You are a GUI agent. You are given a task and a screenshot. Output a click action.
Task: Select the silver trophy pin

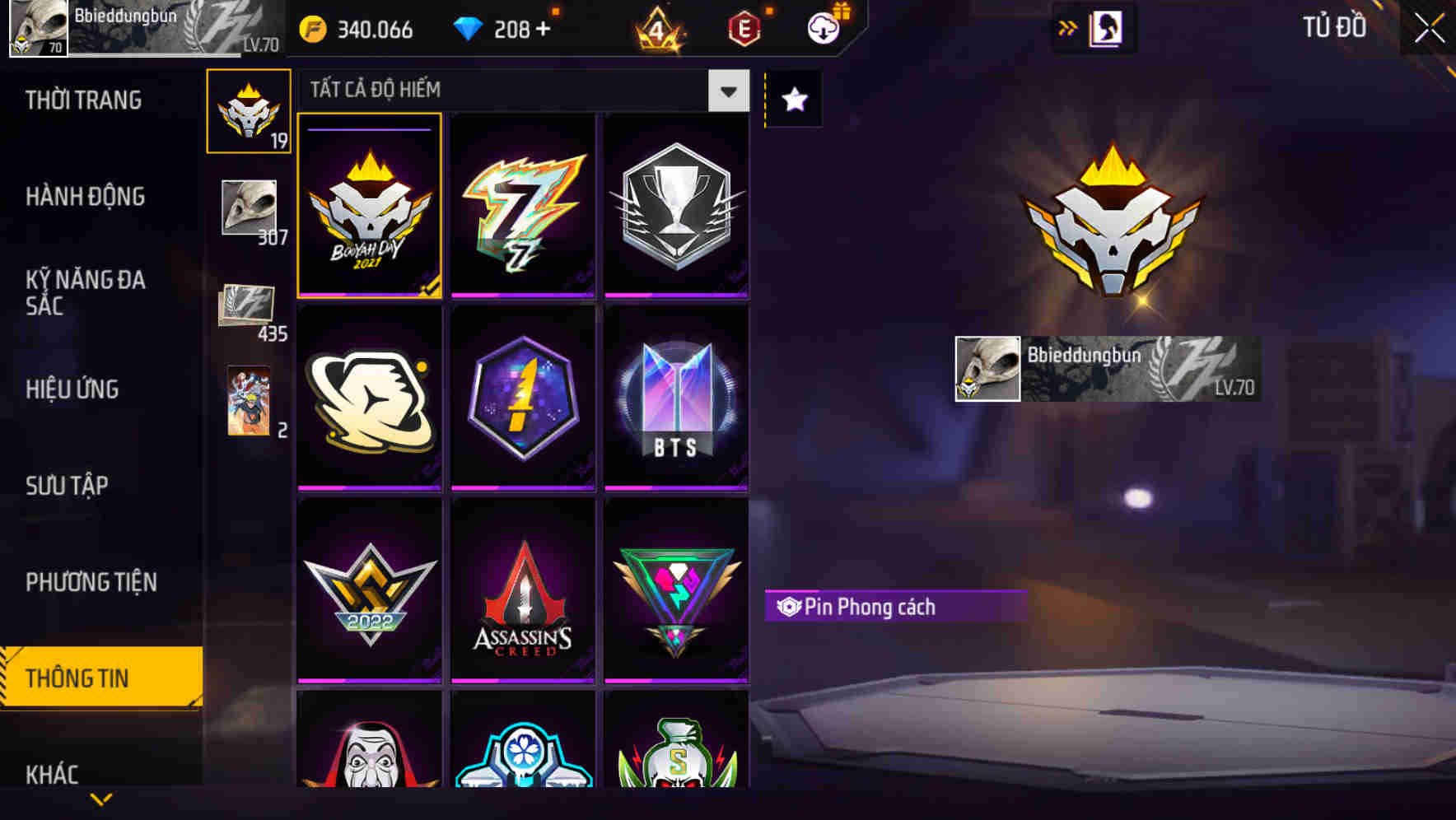pyautogui.click(x=677, y=206)
